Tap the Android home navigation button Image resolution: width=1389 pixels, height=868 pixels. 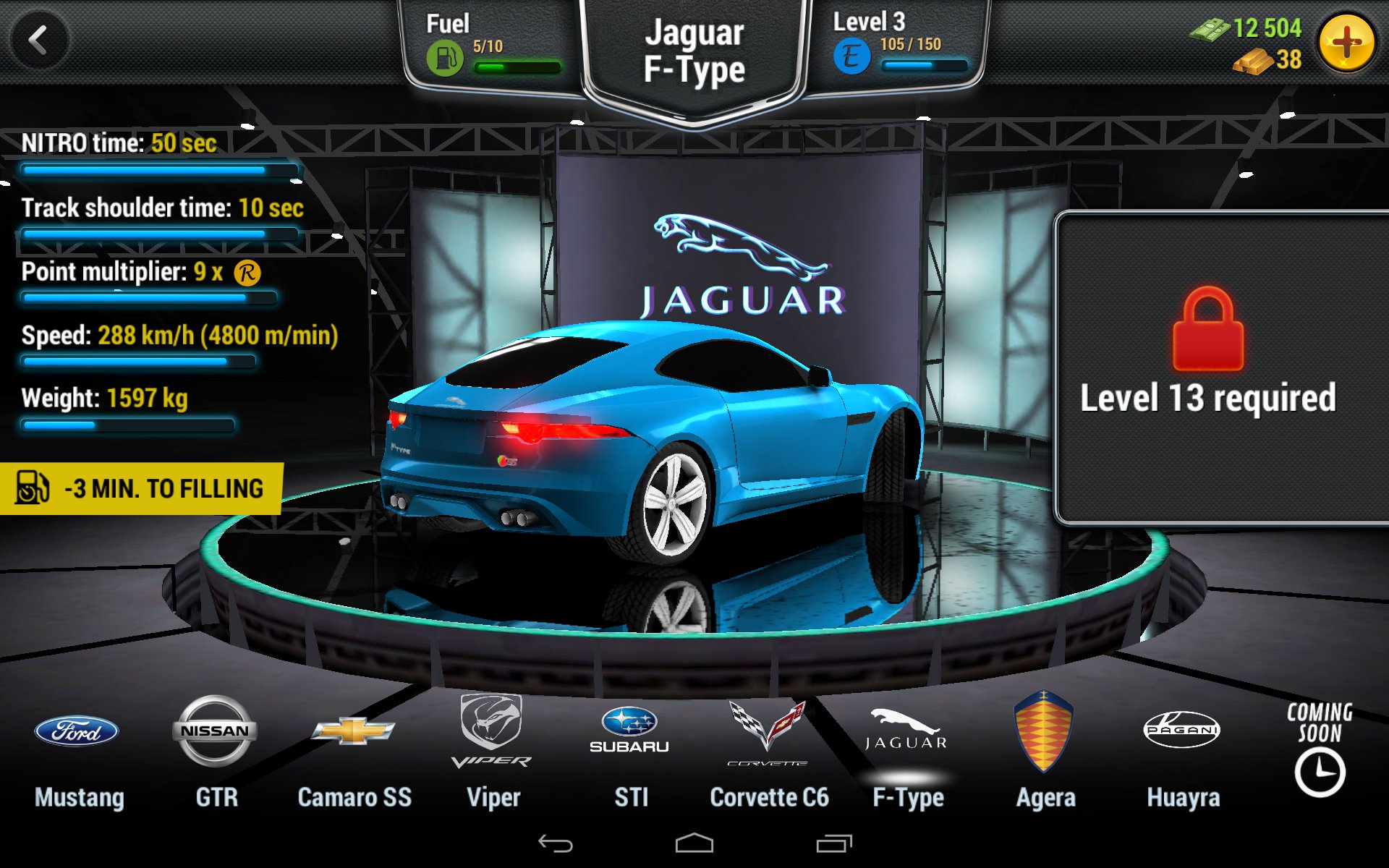(694, 843)
